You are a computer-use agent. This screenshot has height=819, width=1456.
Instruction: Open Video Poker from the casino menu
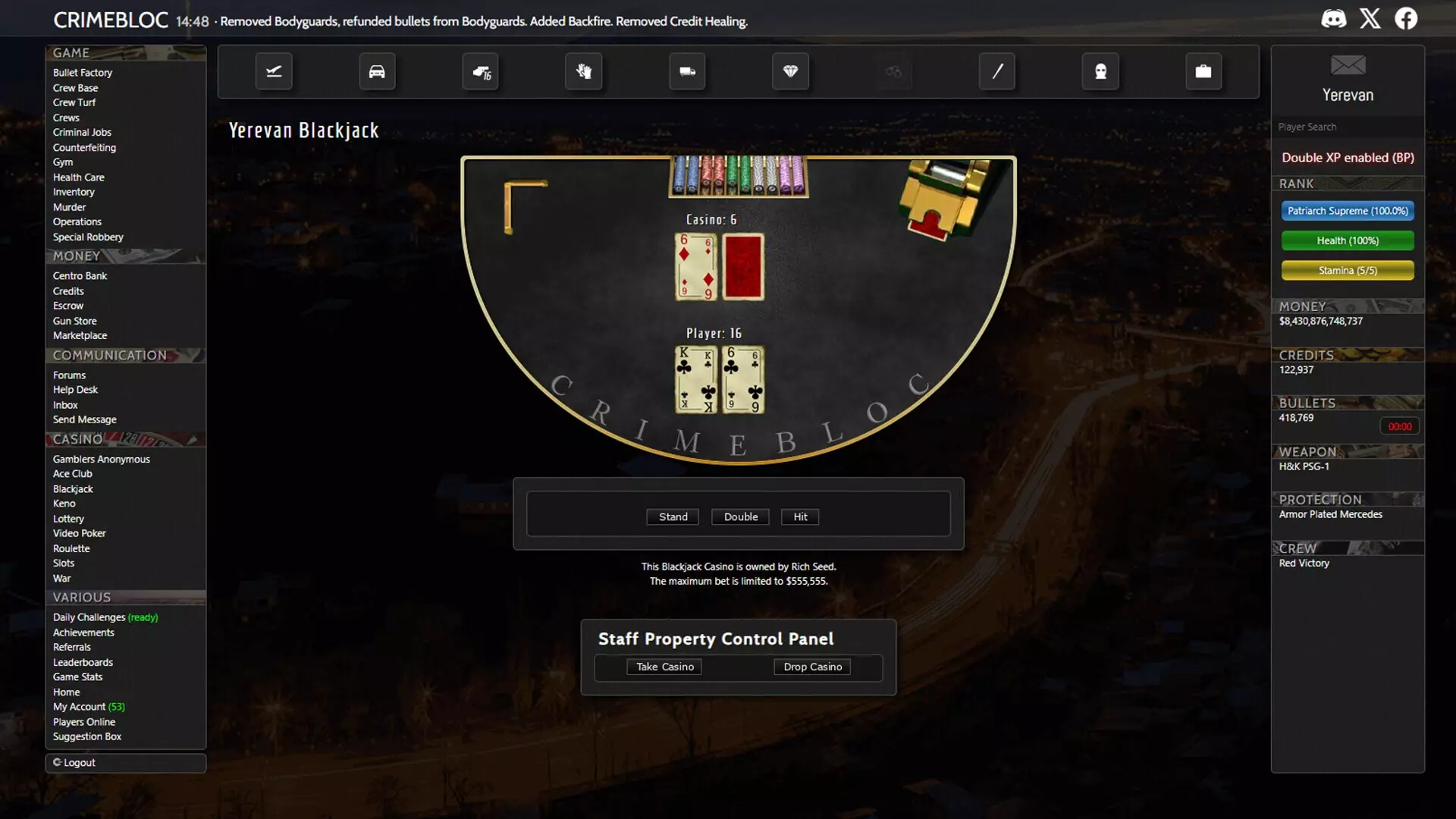pos(80,533)
